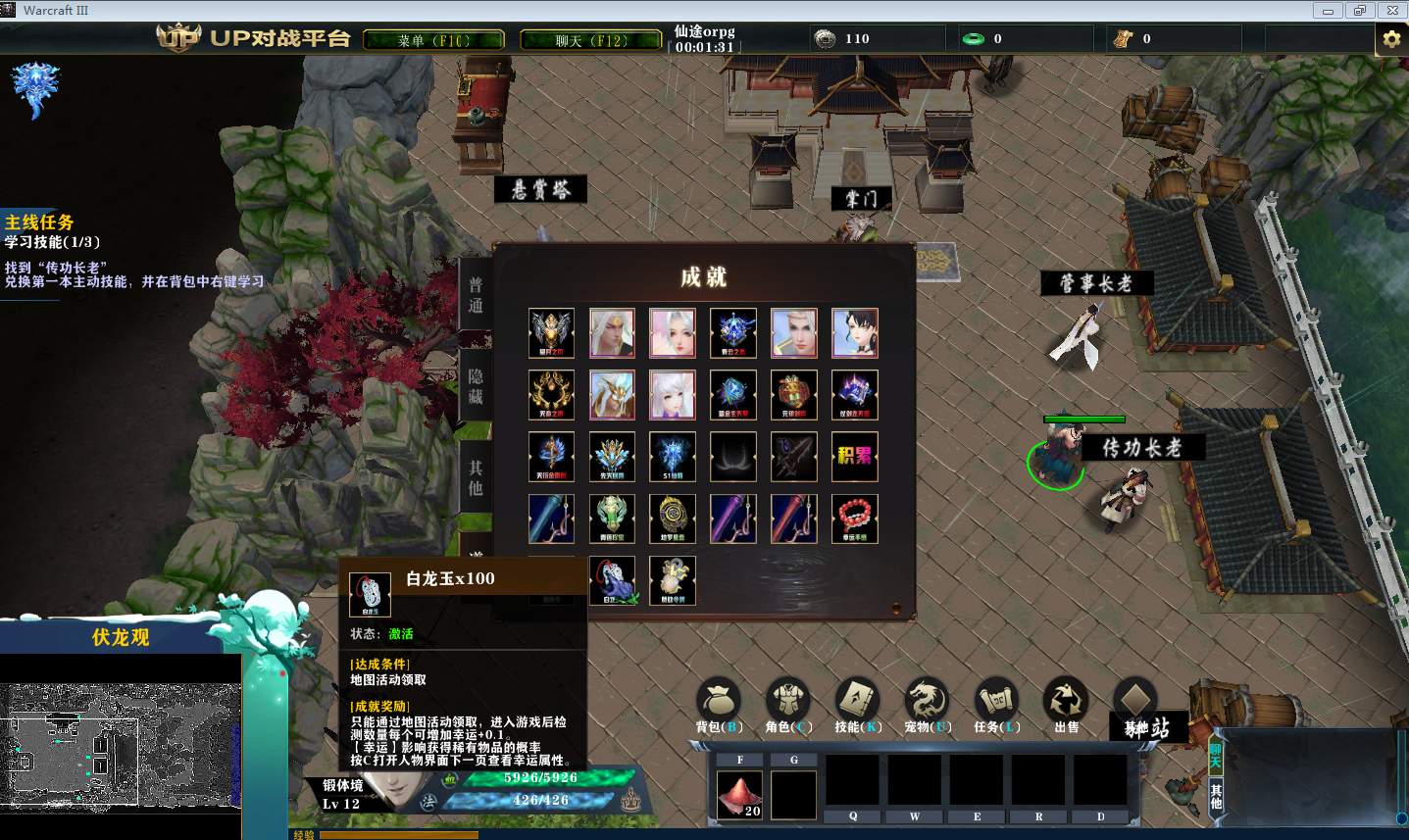Screen dimensions: 1409x840
Task: Minimize the Warcraft III window
Action: (1329, 11)
